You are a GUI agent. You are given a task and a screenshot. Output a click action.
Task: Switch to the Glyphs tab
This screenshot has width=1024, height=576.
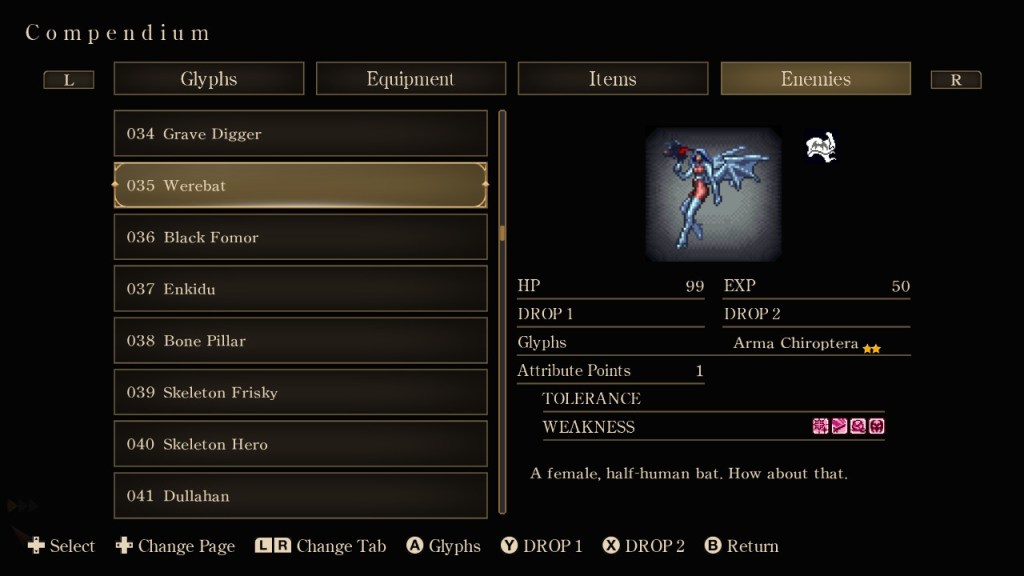point(209,79)
